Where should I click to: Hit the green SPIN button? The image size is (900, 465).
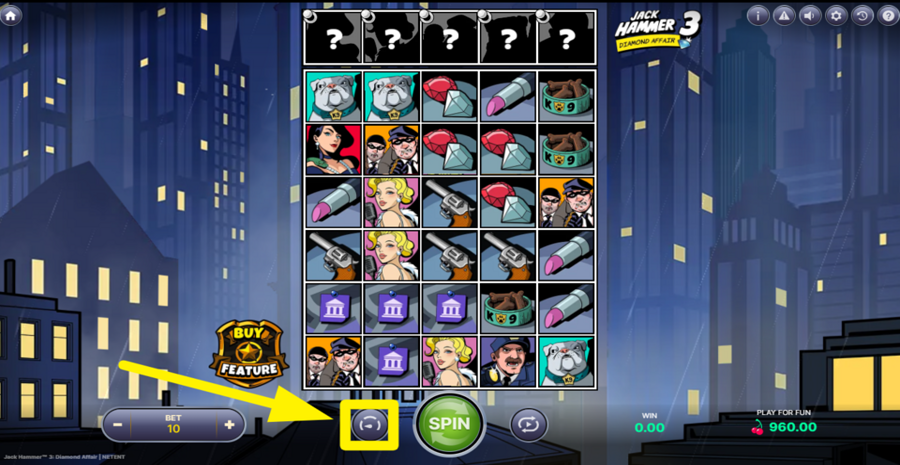(x=449, y=423)
